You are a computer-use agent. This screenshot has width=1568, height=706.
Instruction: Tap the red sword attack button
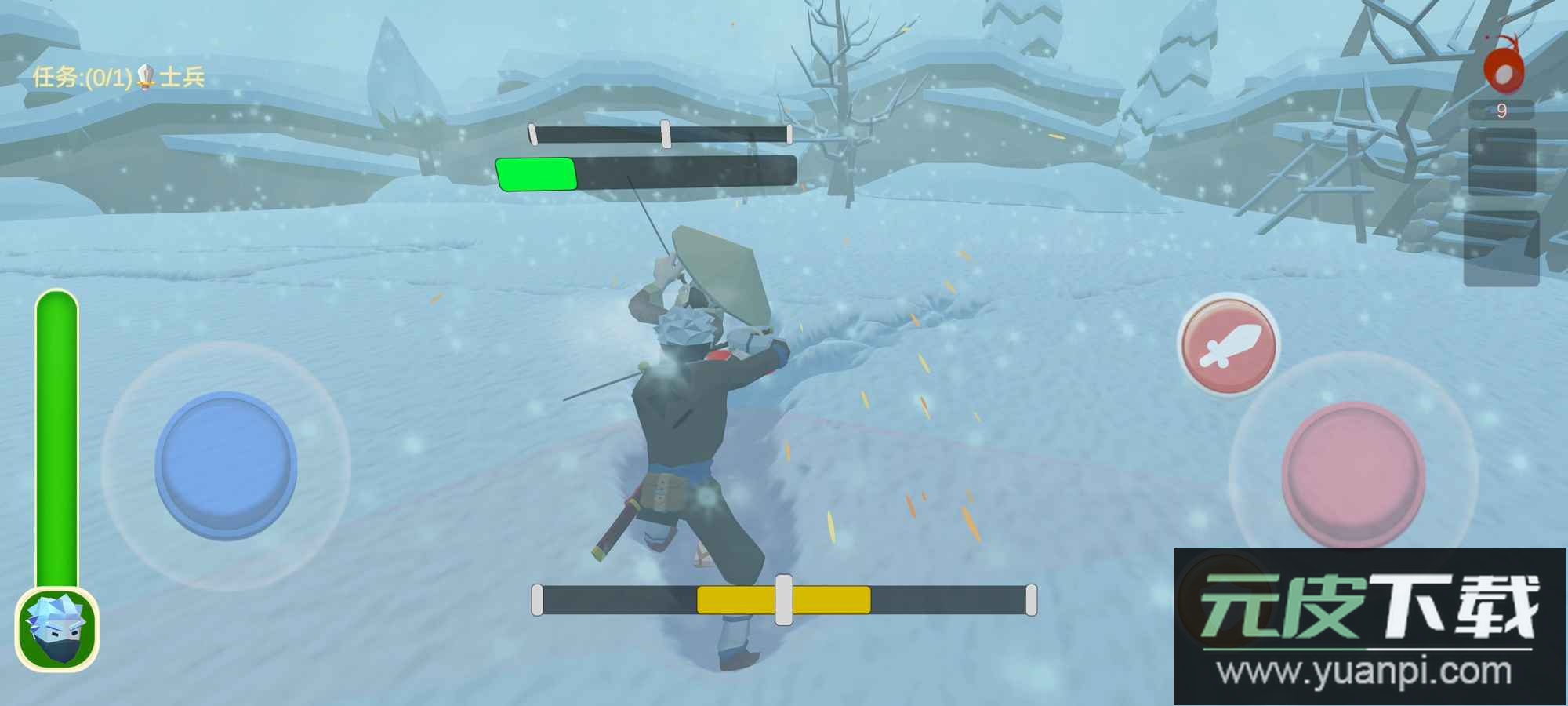[x=1229, y=346]
